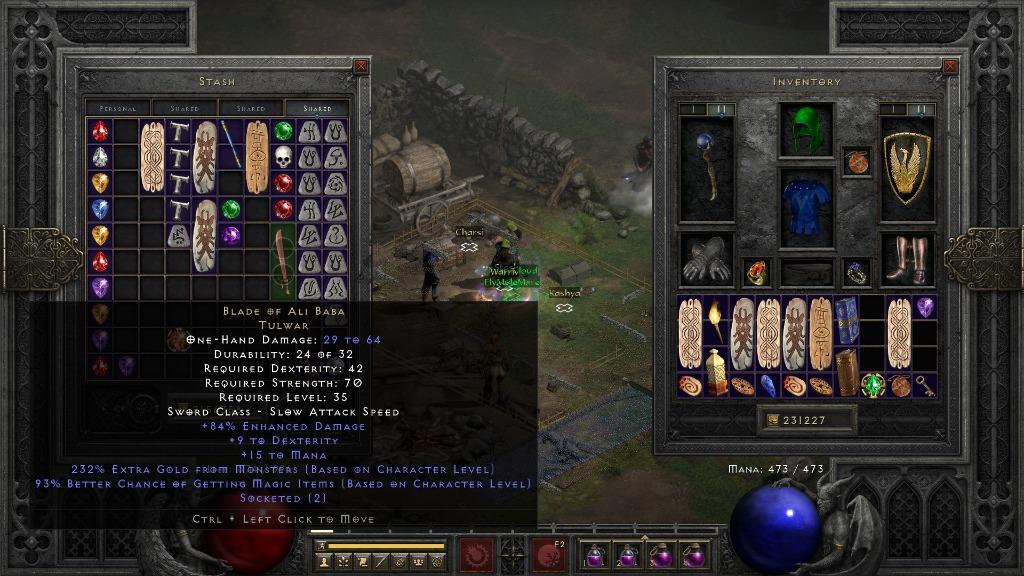Image resolution: width=1024 pixels, height=576 pixels.
Task: Open the character screen from the mini menu
Action: 325,563
